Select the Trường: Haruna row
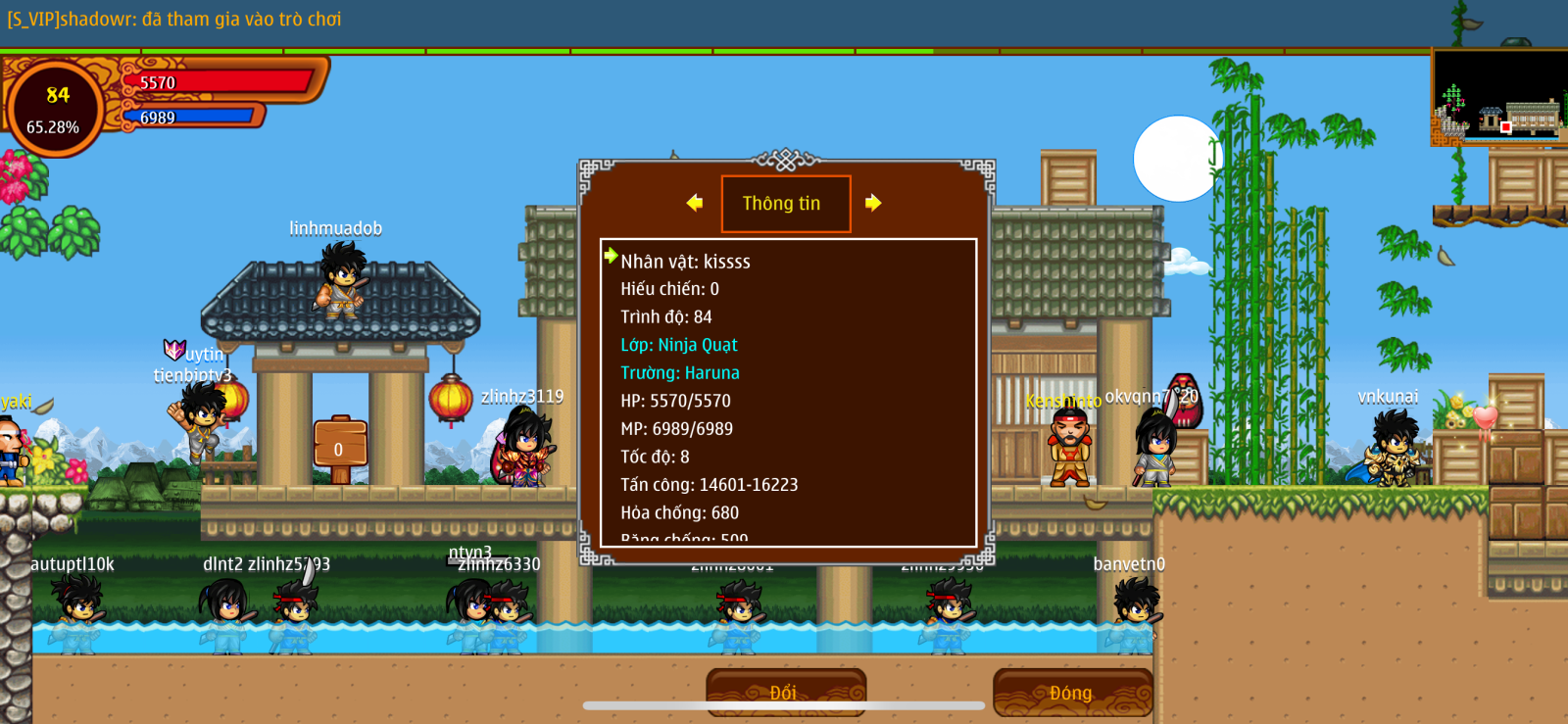This screenshot has height=724, width=1568. [679, 373]
